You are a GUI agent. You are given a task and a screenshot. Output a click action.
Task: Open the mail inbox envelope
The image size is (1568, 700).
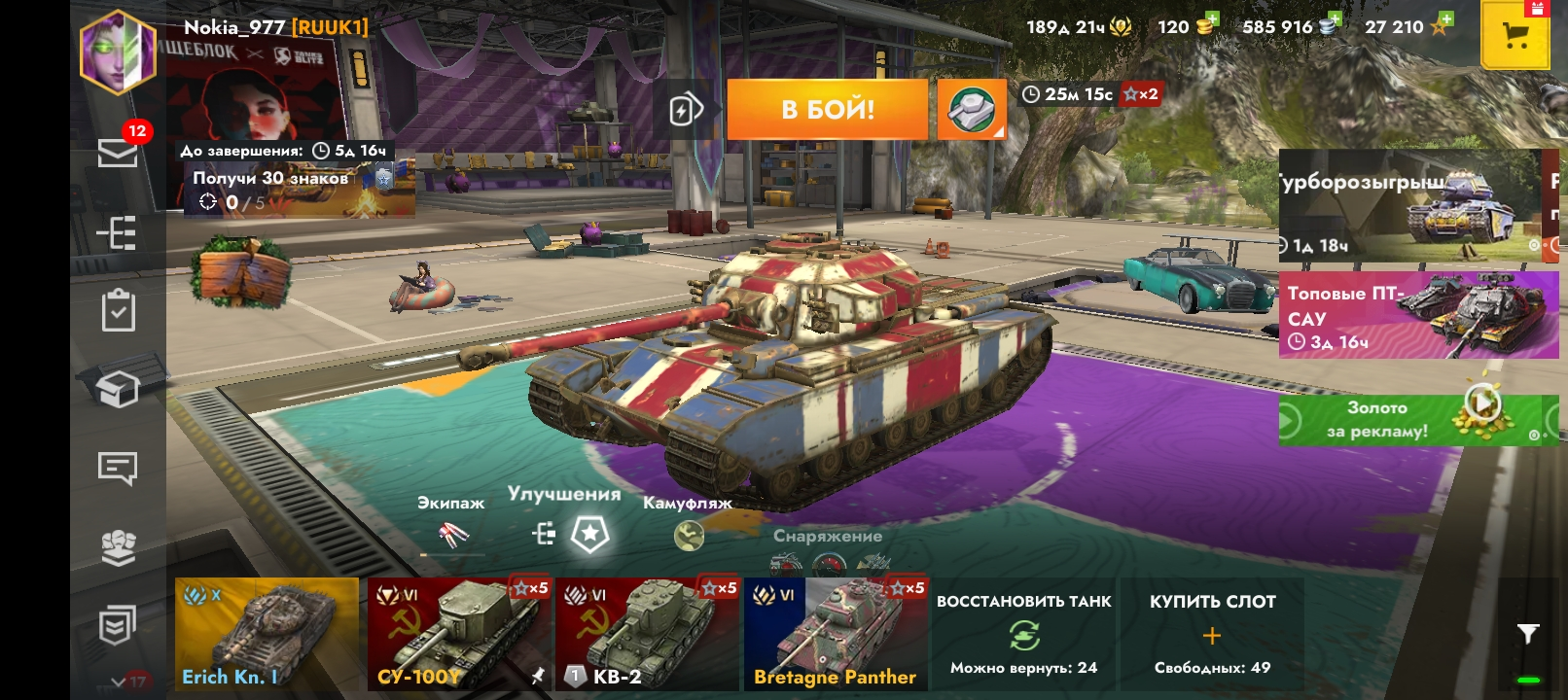point(118,153)
